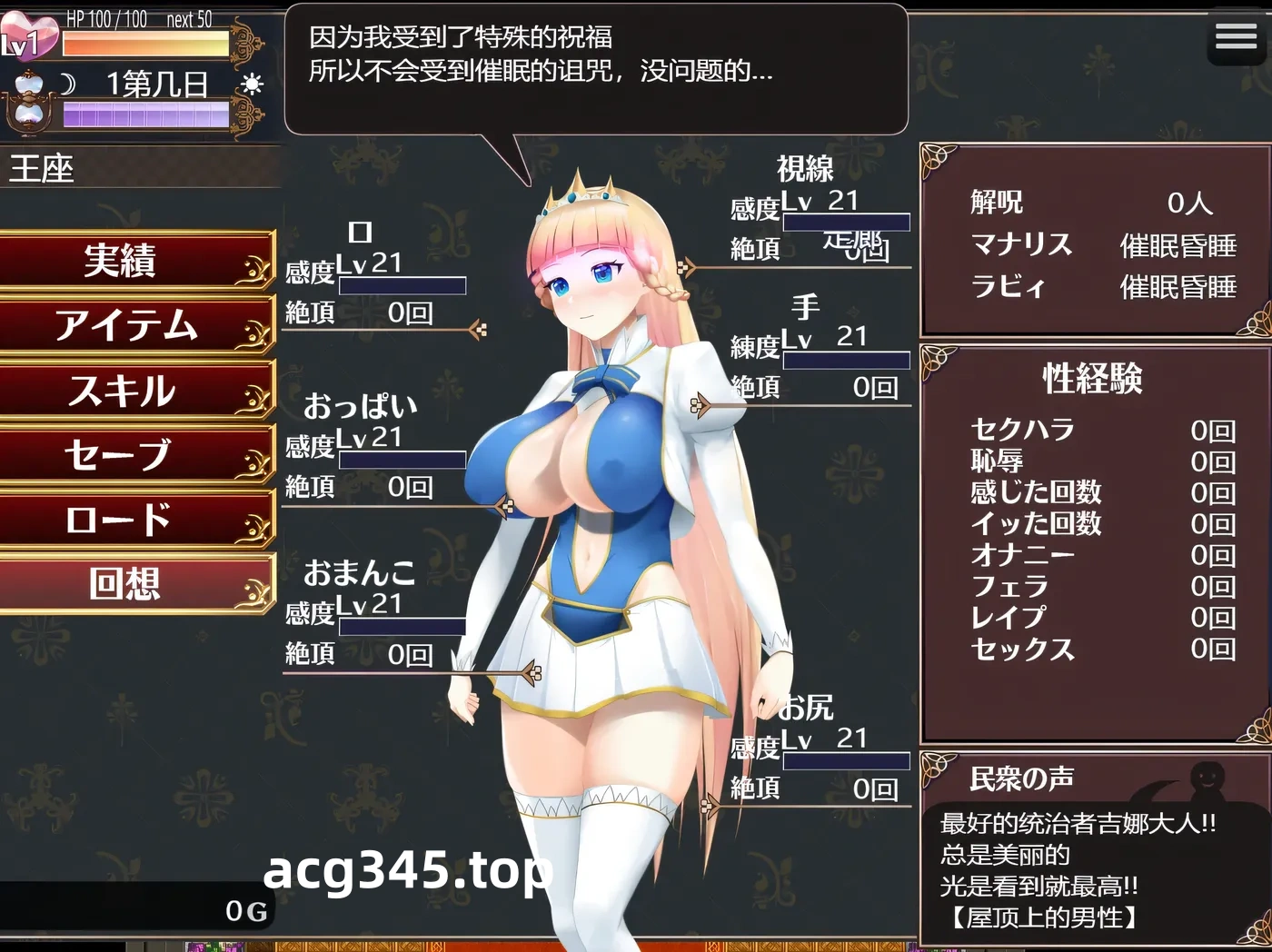Toggle the お尻 hotspot marker
Viewport: 1272px width, 952px height.
(x=709, y=804)
